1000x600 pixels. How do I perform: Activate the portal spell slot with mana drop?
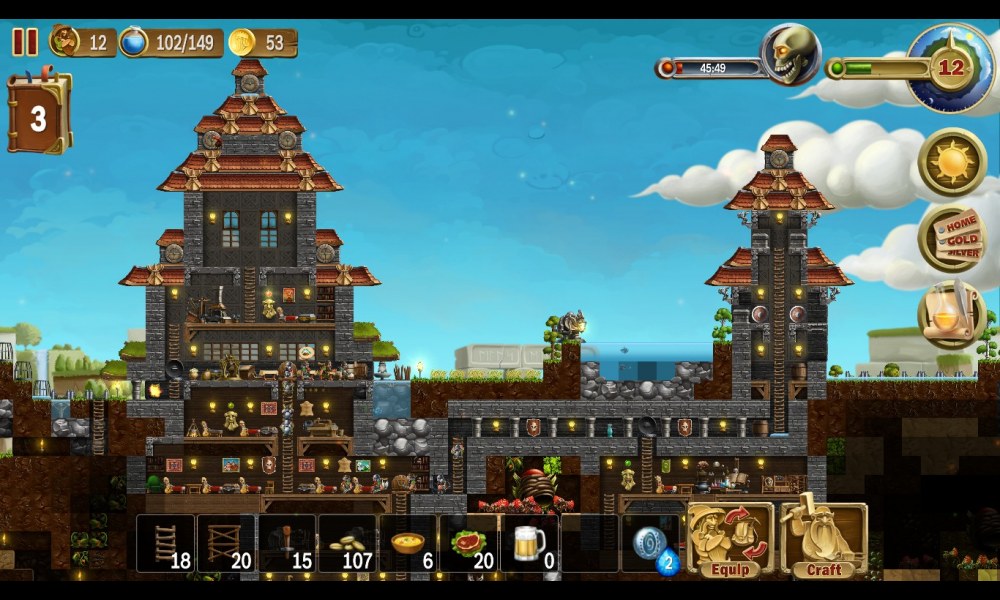(652, 543)
